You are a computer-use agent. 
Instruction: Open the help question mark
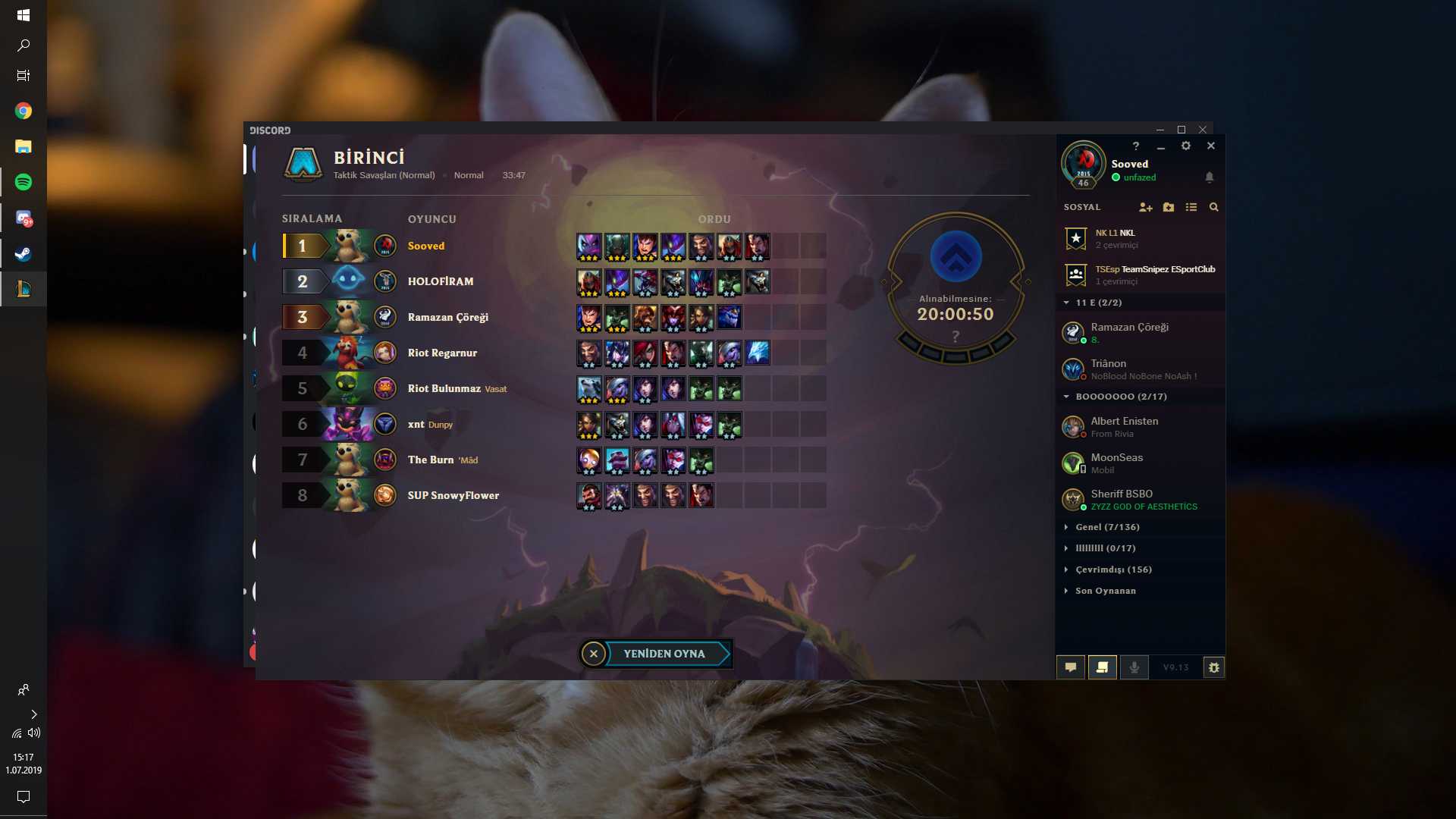1136,146
